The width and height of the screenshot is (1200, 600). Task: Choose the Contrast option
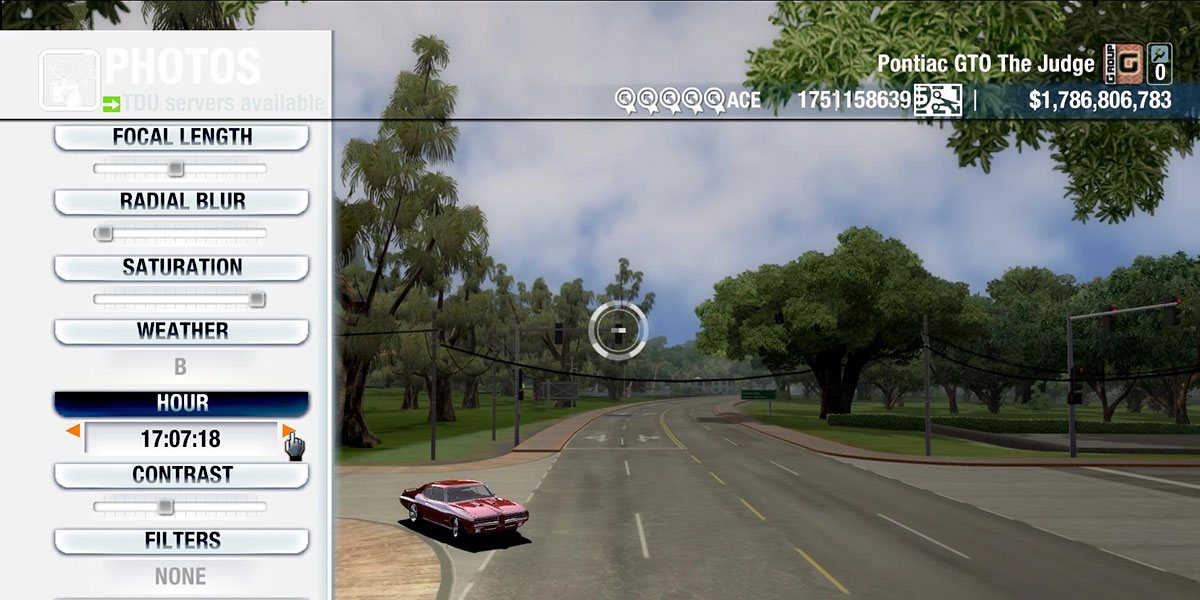click(x=181, y=474)
